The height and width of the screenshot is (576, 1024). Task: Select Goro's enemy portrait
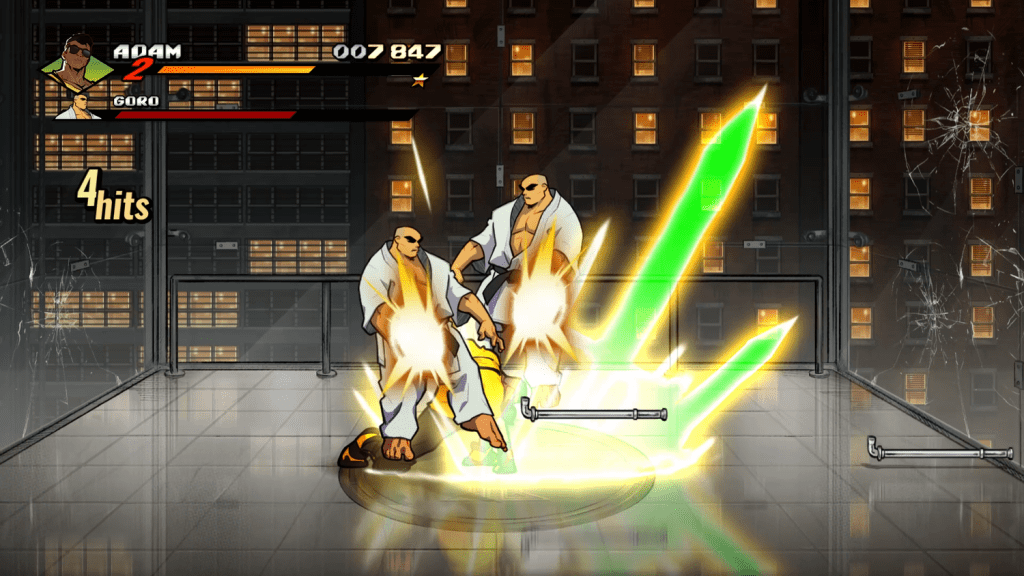coord(78,107)
